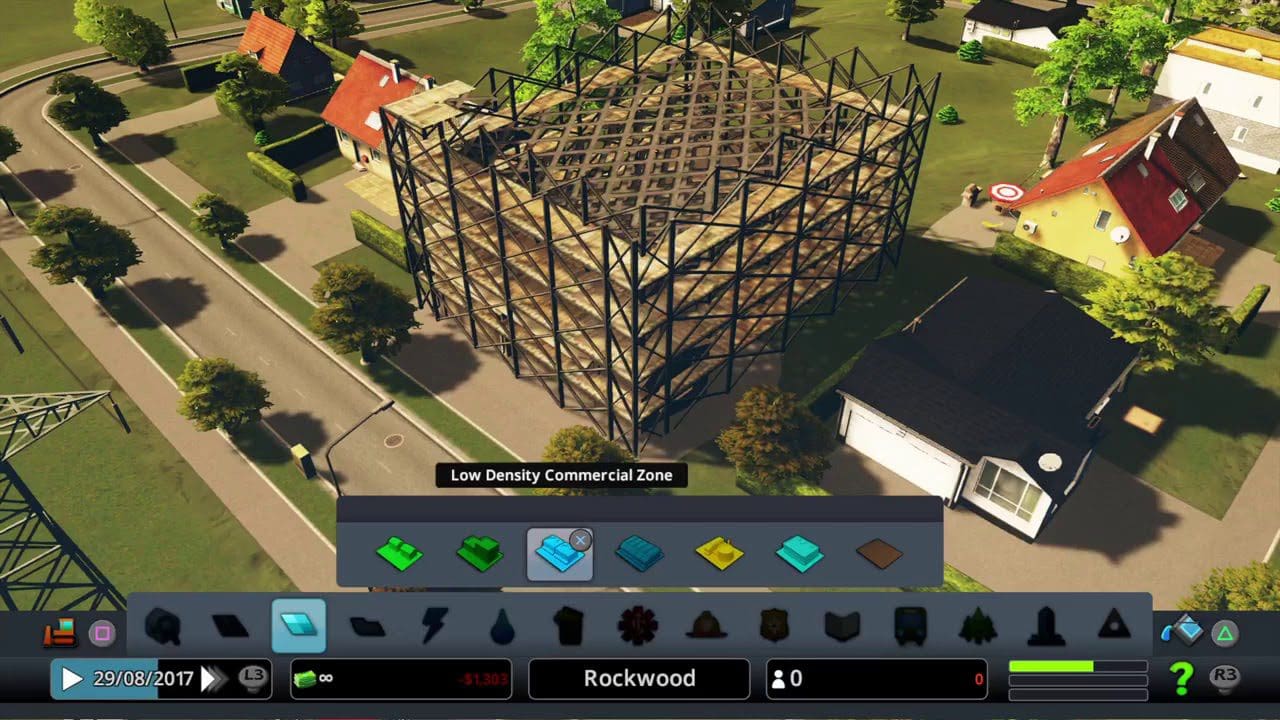Screen dimensions: 1280x720
Task: Choose the High Density Residential zone
Action: [480, 553]
